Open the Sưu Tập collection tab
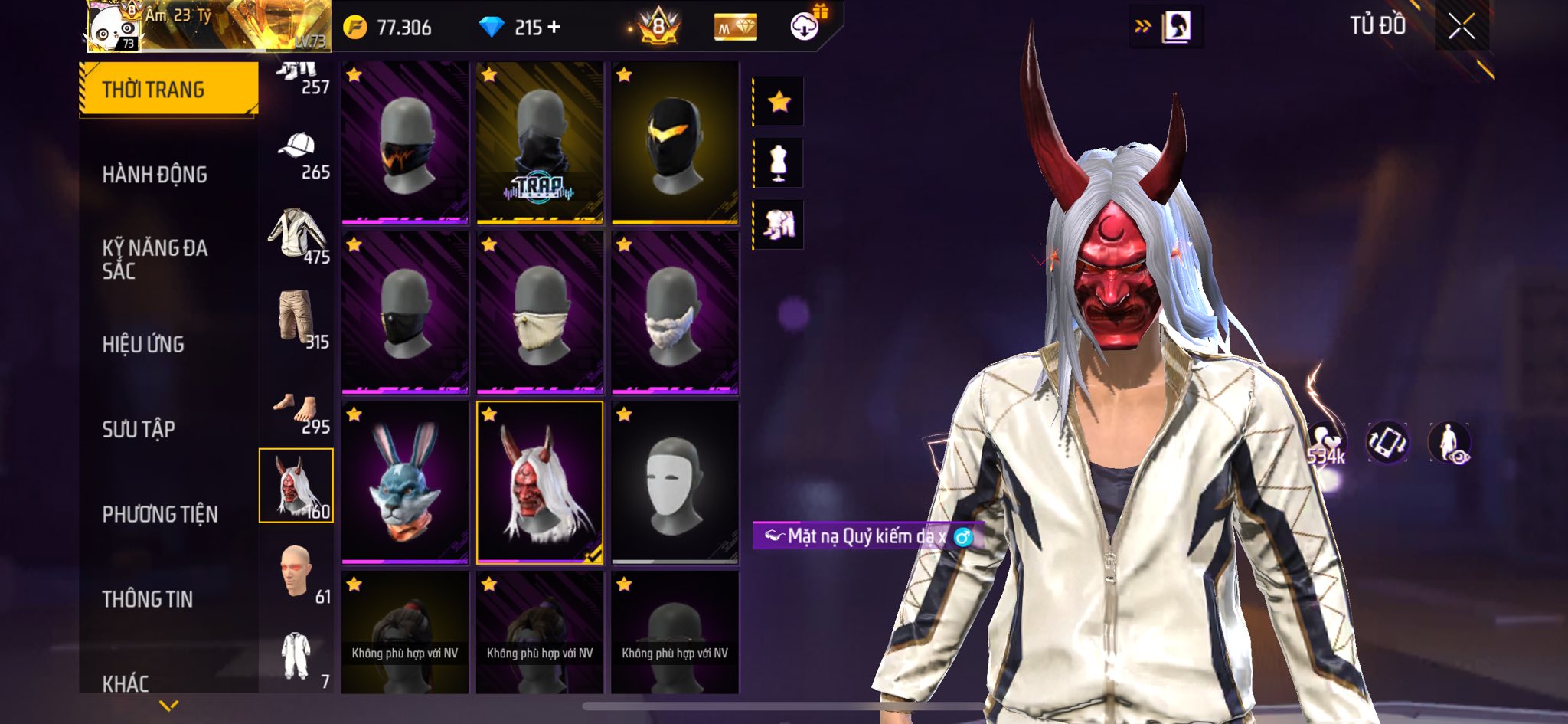This screenshot has height=724, width=1568. (x=139, y=429)
